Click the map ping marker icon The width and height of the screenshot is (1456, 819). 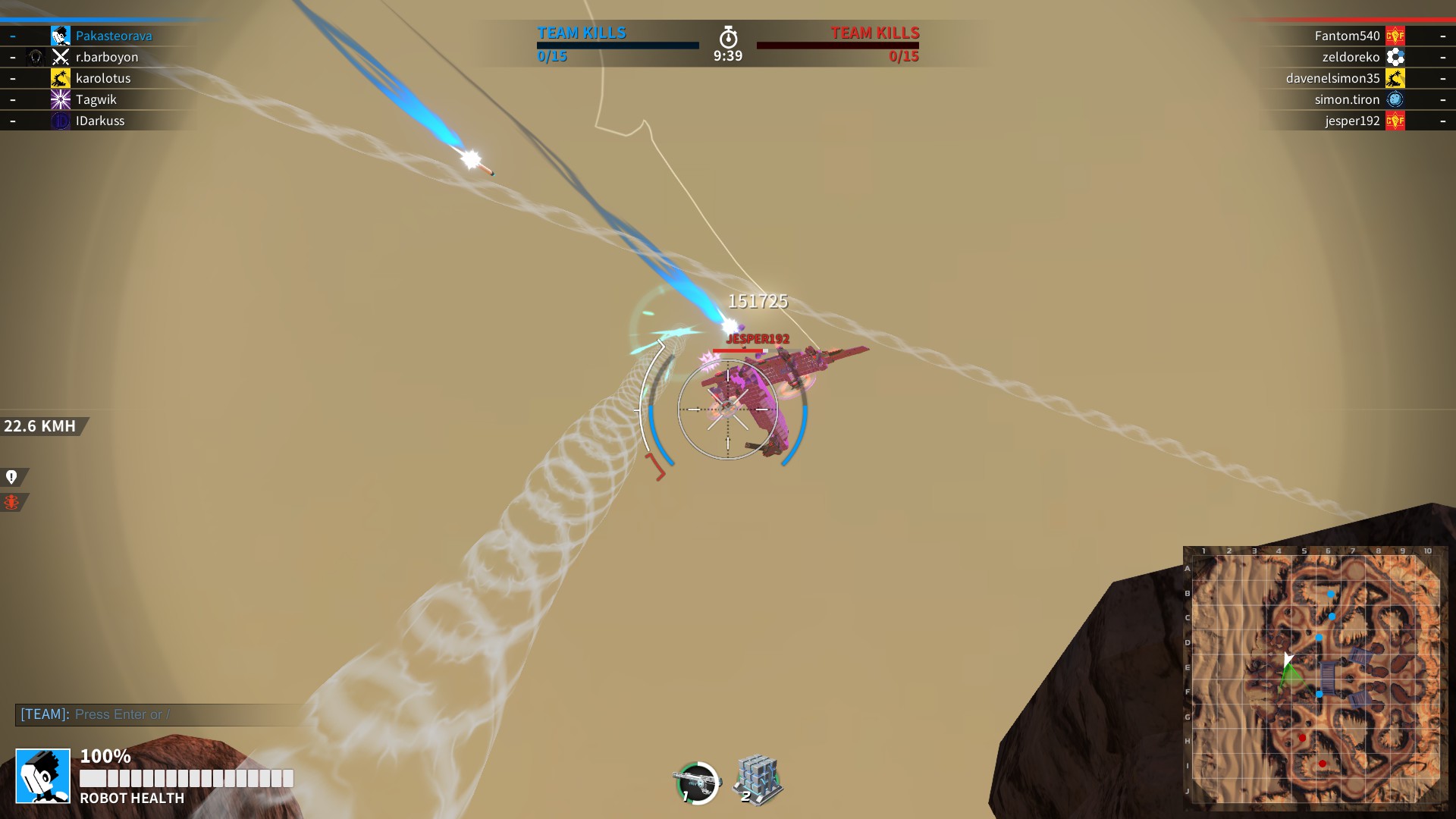(x=11, y=477)
